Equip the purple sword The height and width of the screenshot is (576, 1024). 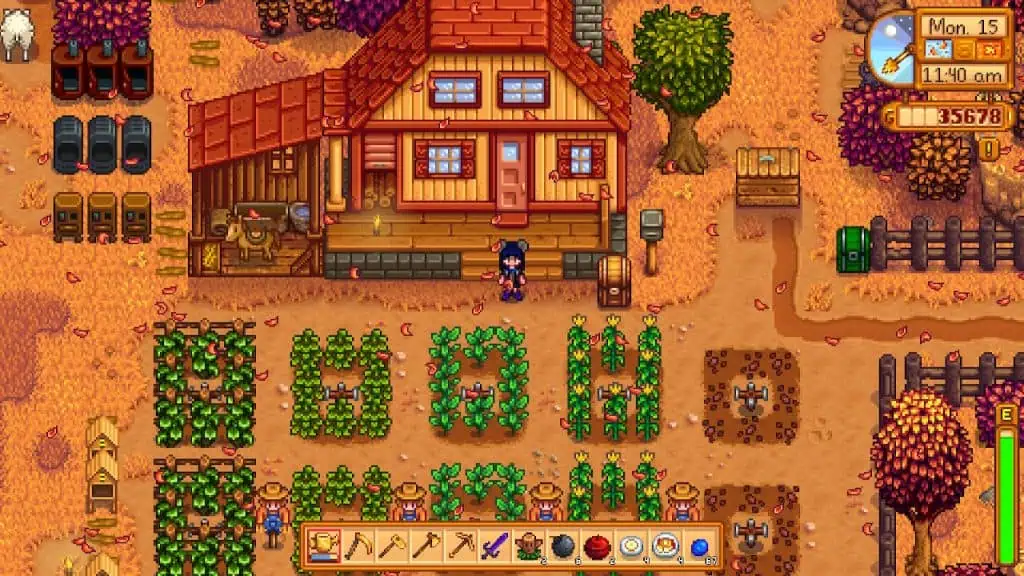point(494,546)
